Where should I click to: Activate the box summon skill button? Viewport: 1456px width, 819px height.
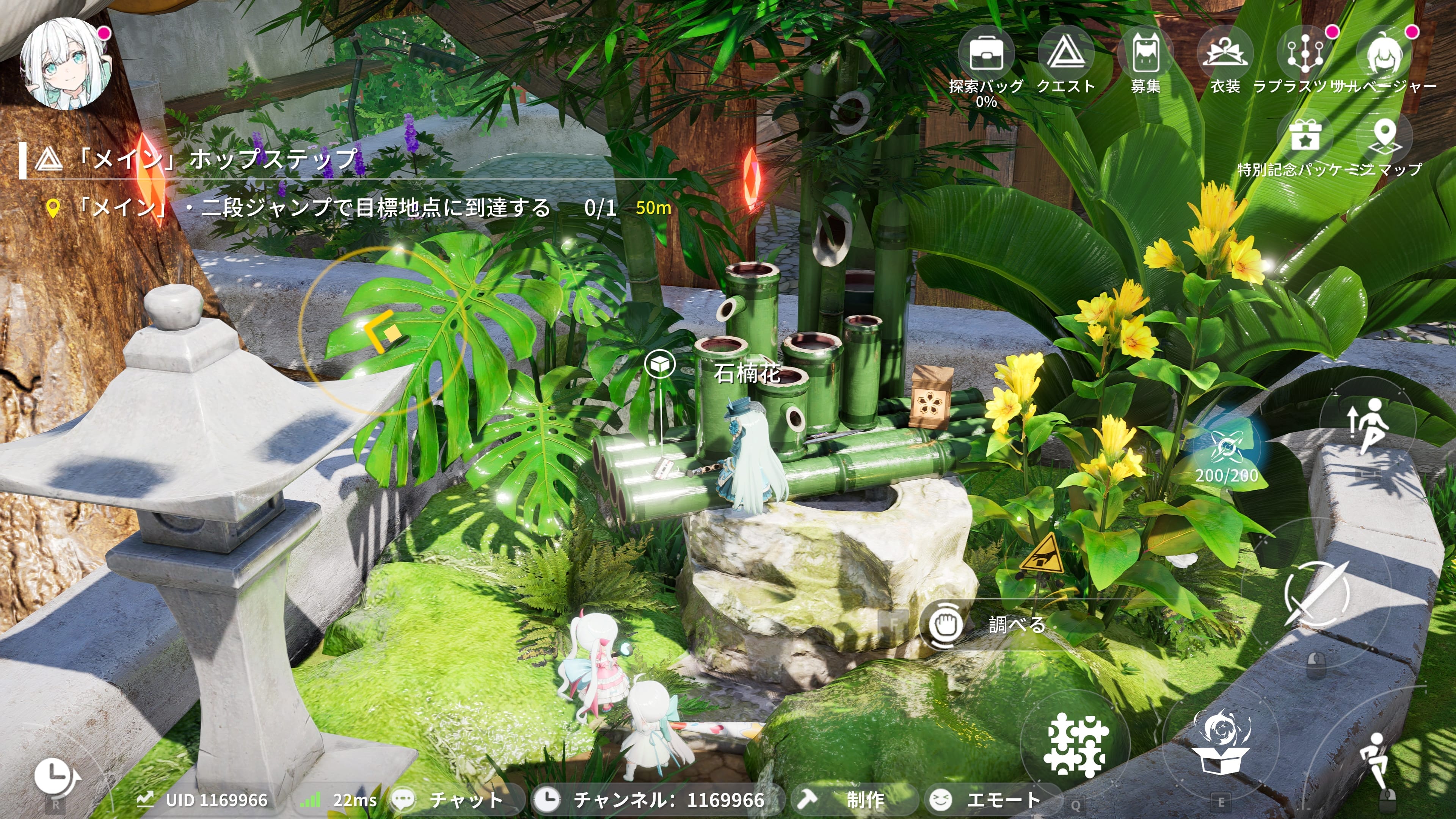pyautogui.click(x=1221, y=743)
